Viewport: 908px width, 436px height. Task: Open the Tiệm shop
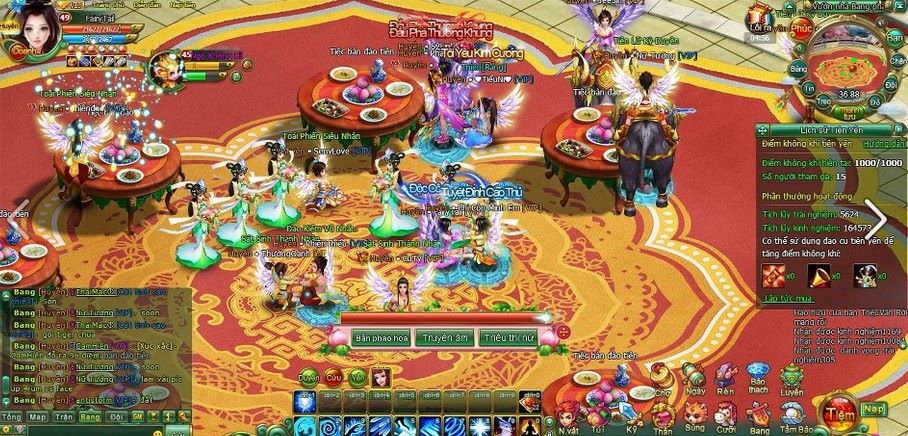click(842, 410)
